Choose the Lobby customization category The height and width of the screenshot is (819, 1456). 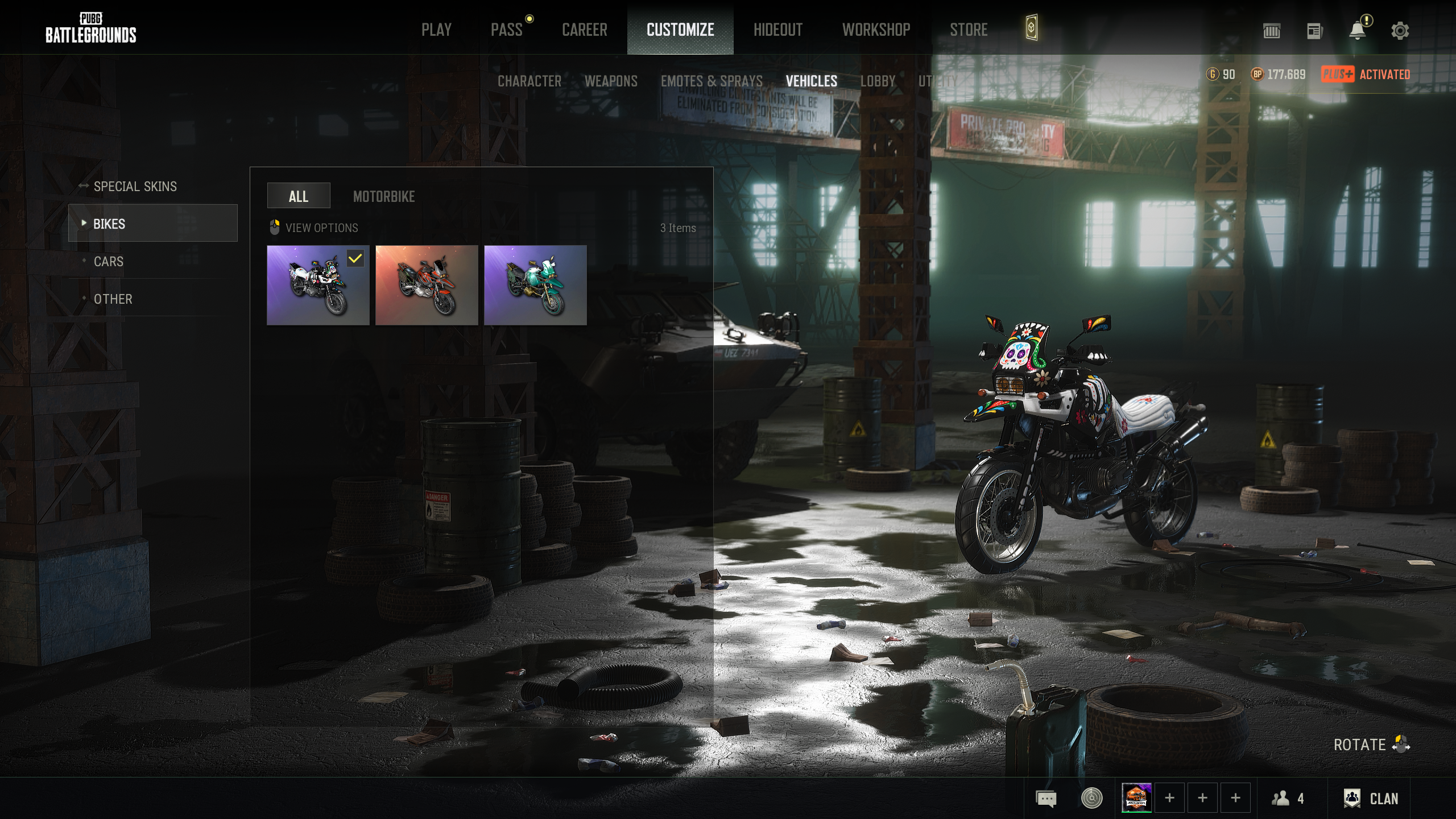pyautogui.click(x=878, y=81)
